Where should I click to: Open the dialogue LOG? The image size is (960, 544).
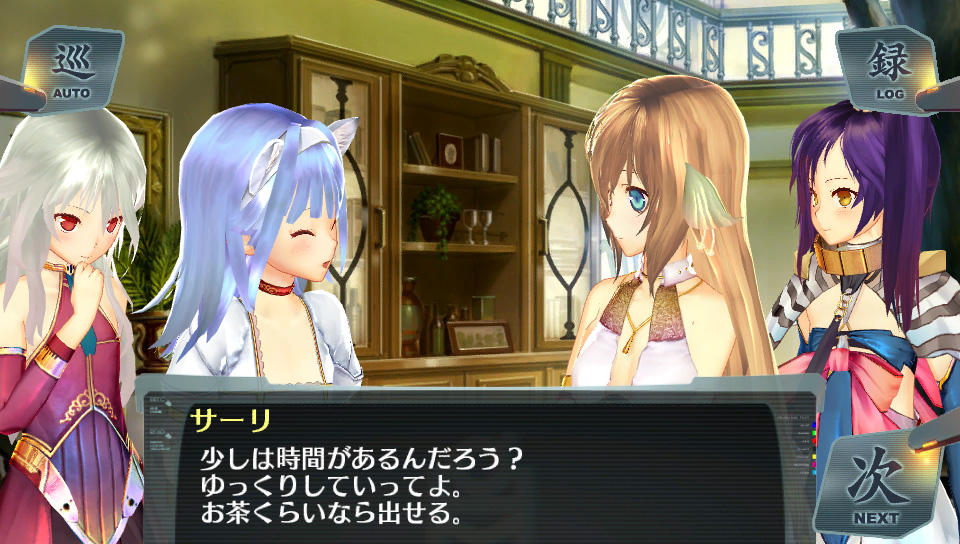(x=888, y=69)
